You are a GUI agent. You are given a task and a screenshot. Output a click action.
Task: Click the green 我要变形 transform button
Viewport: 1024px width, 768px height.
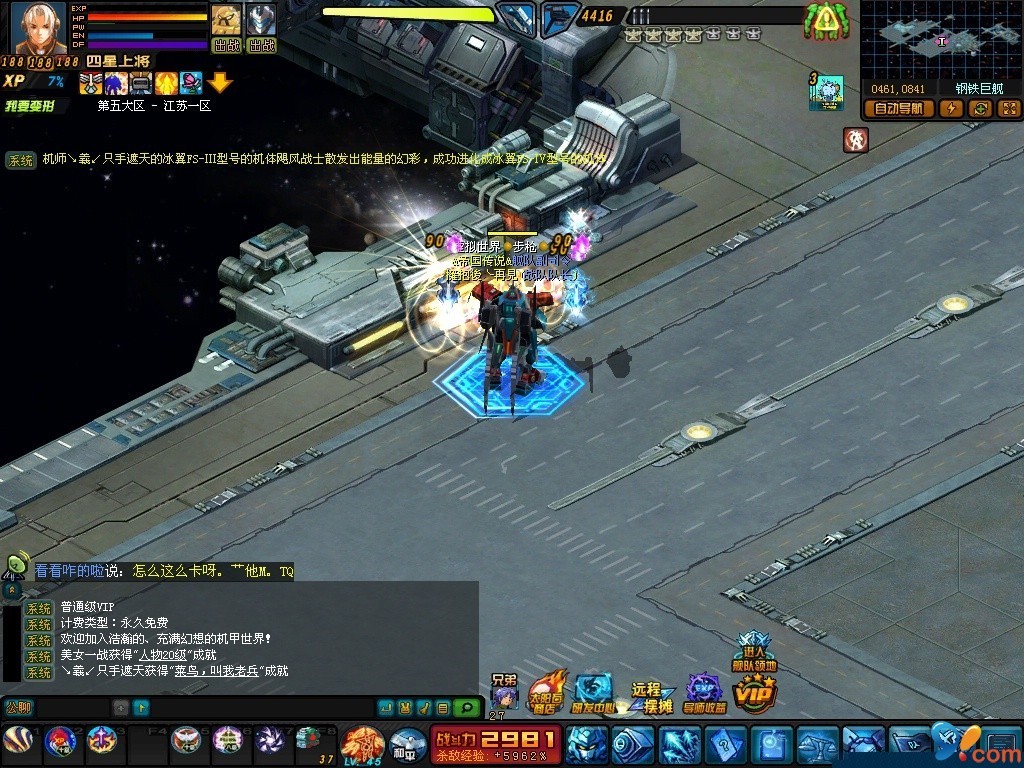(30, 105)
